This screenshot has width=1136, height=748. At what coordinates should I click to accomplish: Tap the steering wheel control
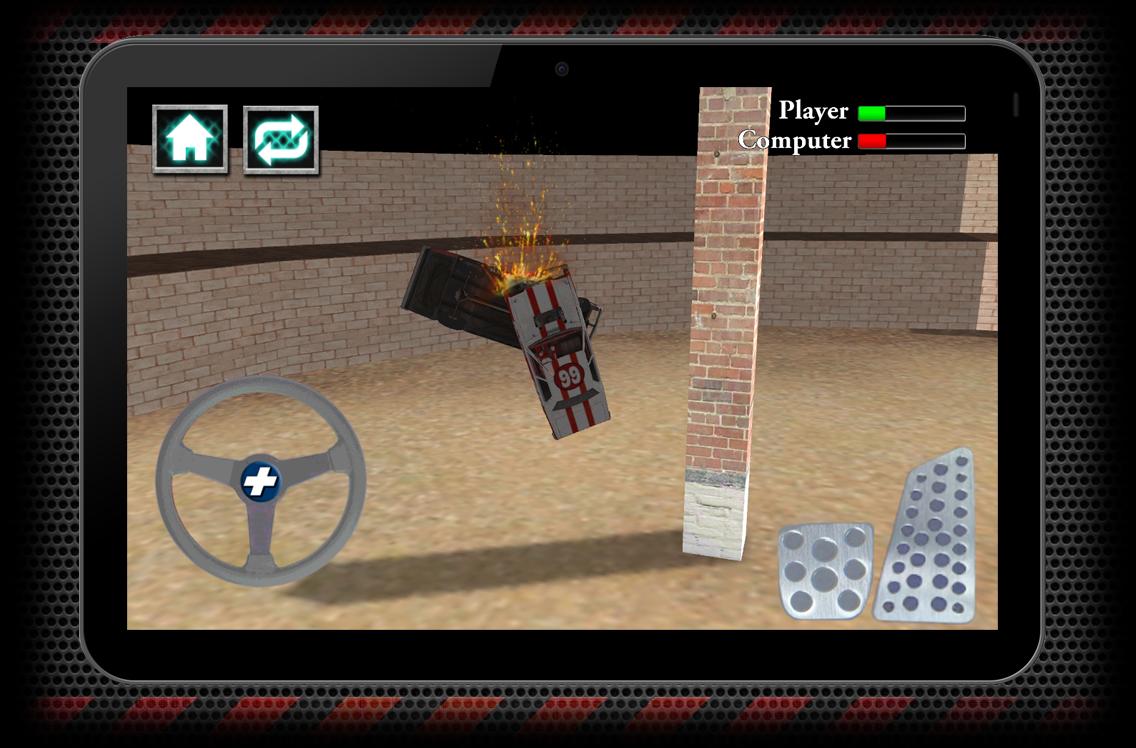[x=261, y=481]
